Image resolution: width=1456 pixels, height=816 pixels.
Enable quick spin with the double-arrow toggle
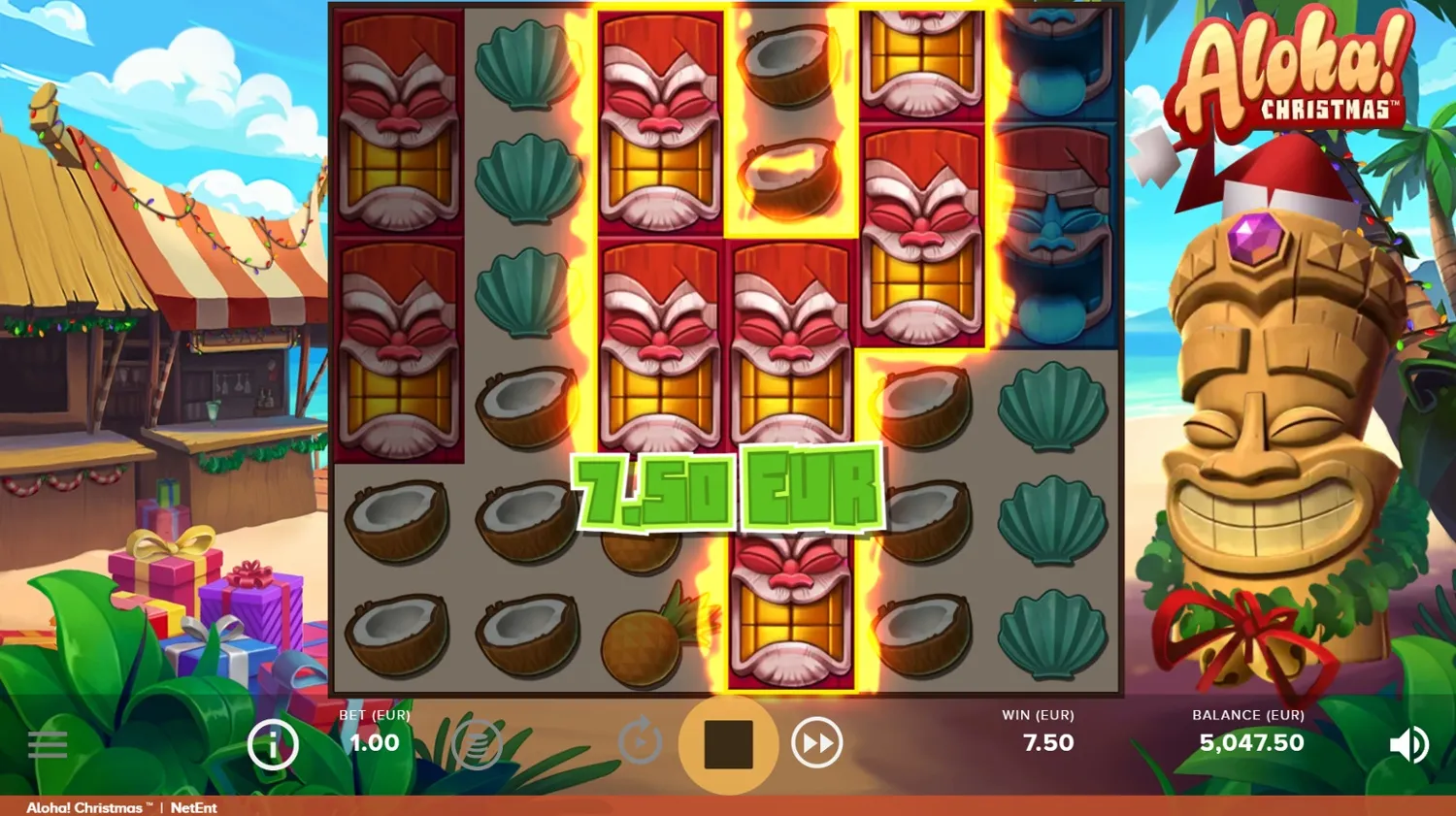[816, 744]
